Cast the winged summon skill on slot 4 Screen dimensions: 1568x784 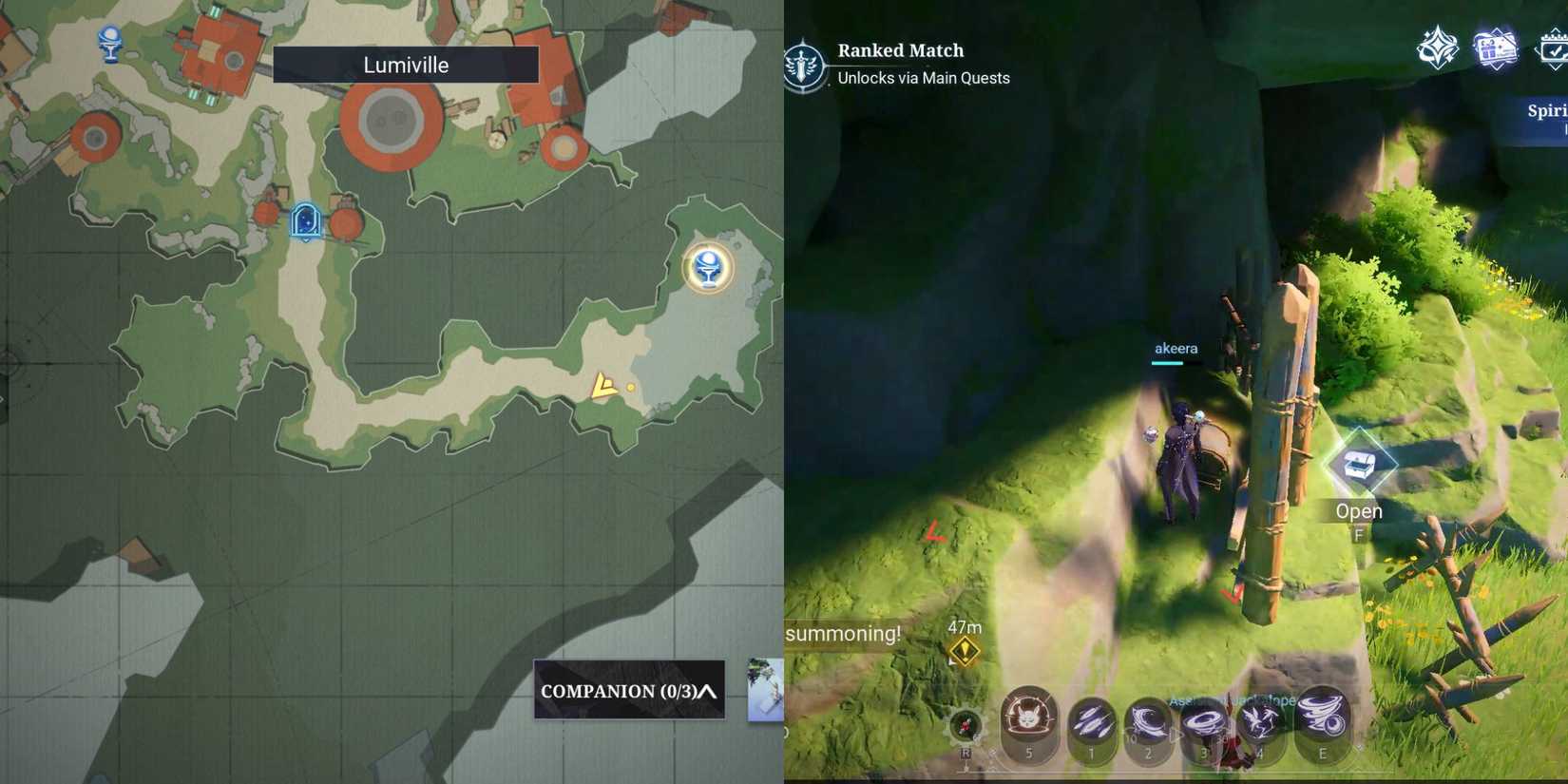(x=1260, y=722)
